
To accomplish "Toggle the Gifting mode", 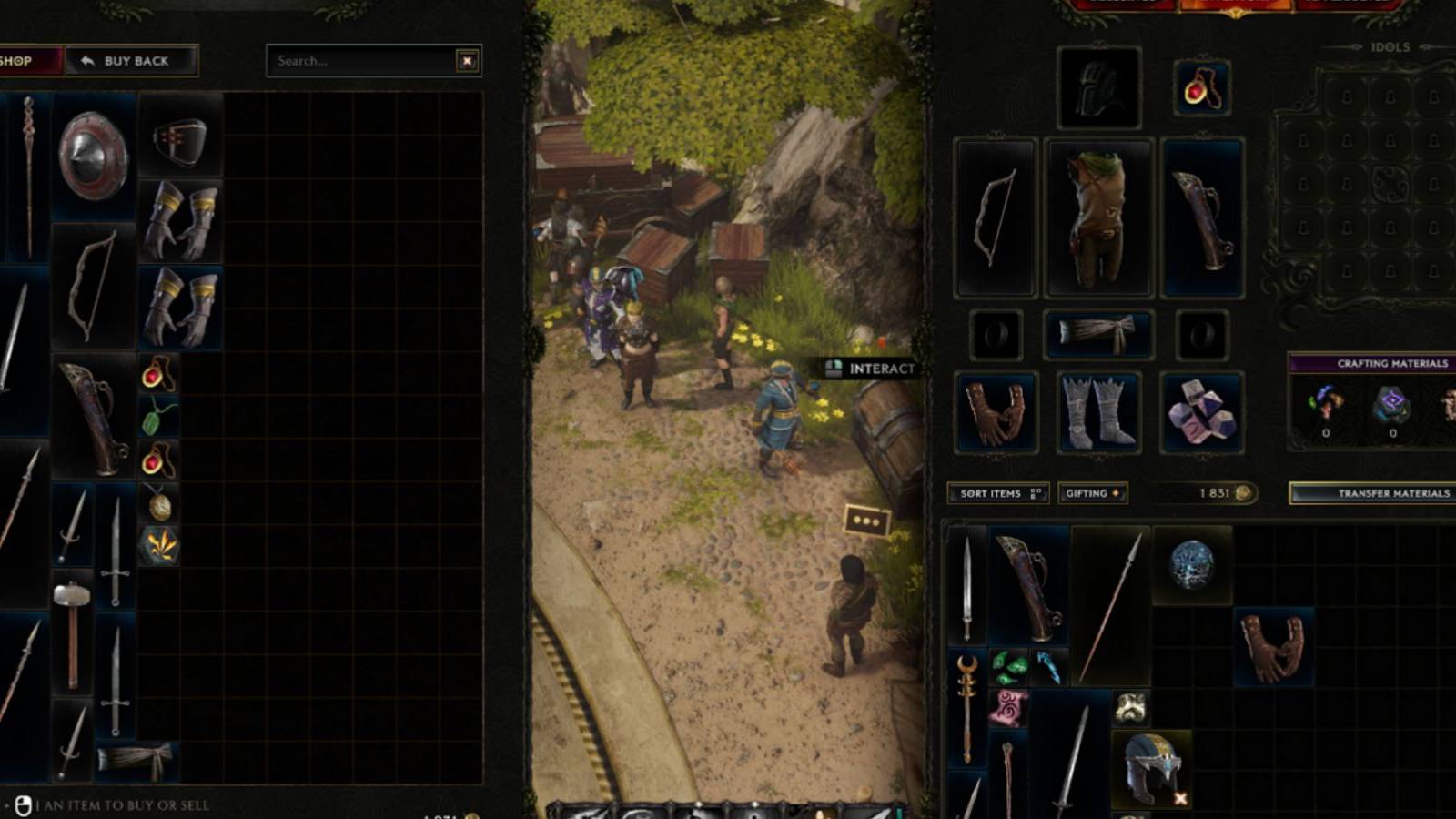I will tap(1092, 493).
